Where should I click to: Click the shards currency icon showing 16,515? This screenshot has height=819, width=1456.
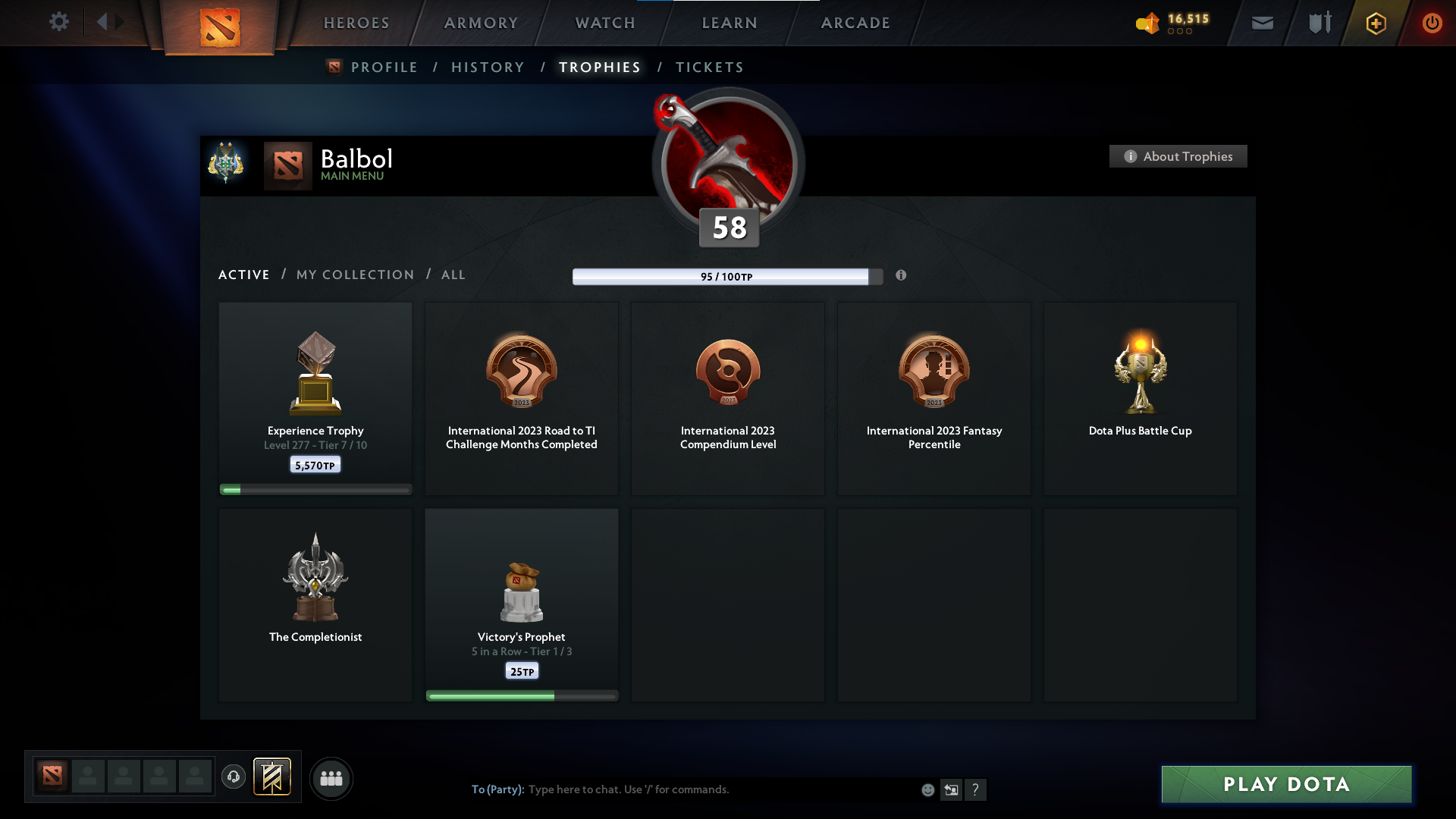click(x=1147, y=23)
